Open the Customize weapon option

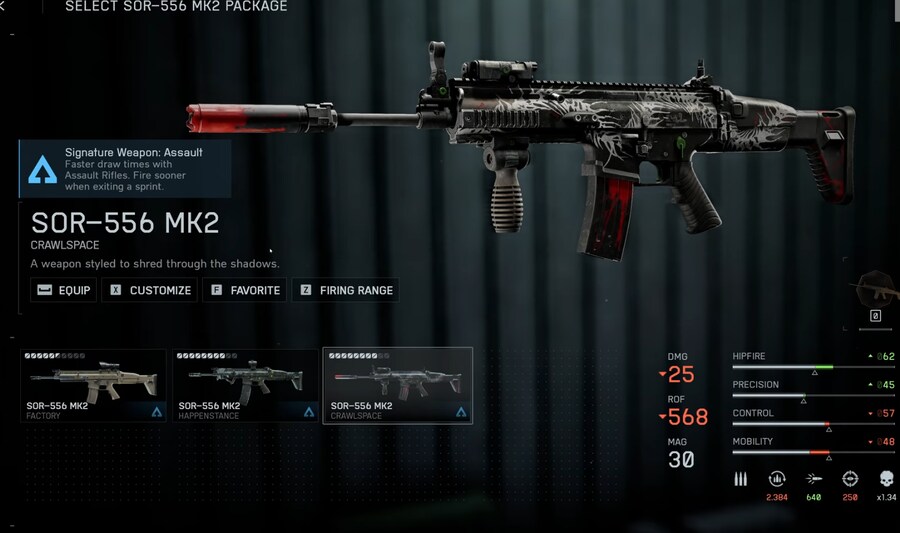pos(151,291)
